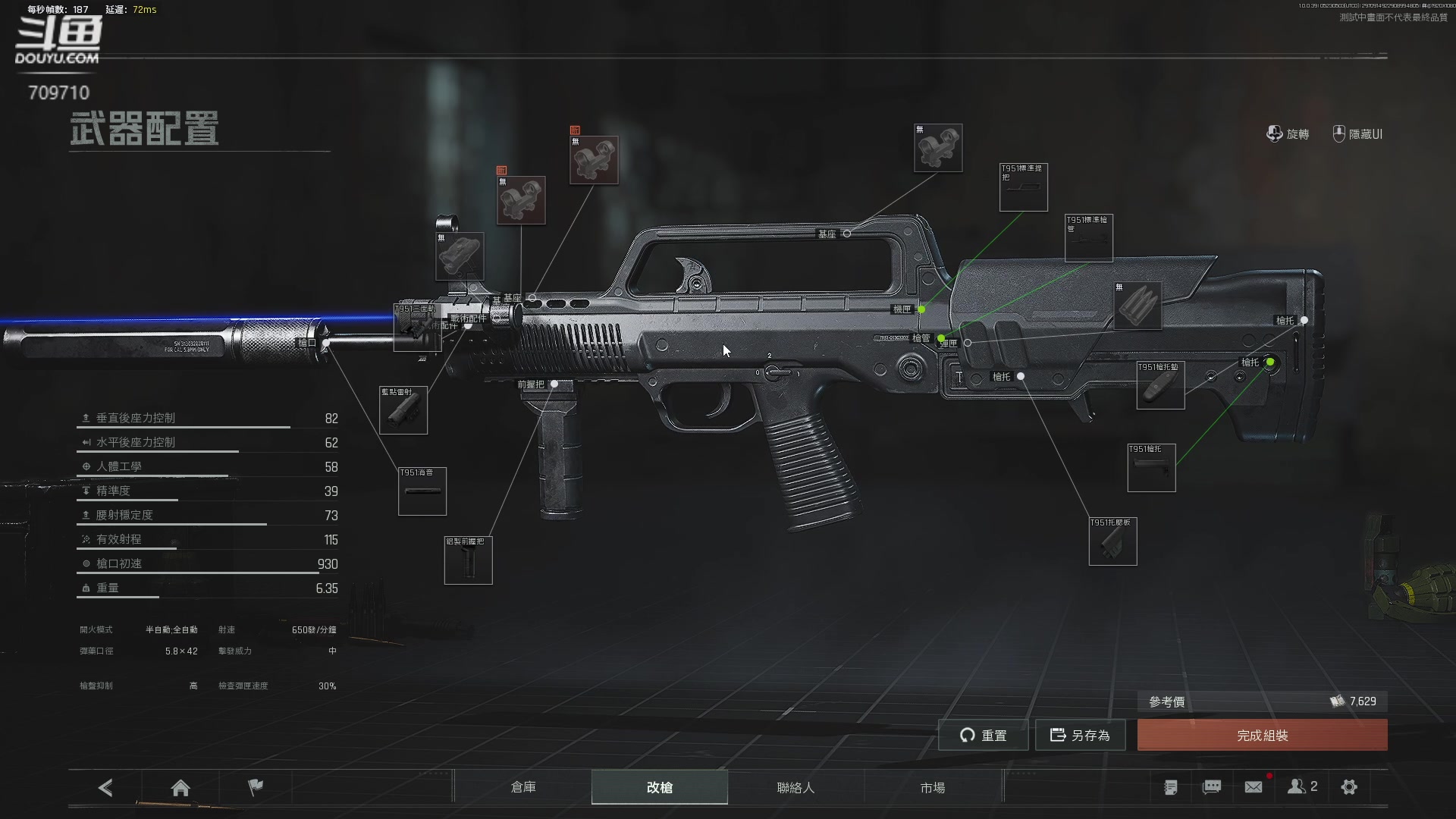
Task: Switch to the 倉庫 warehouse tab
Action: [x=523, y=787]
